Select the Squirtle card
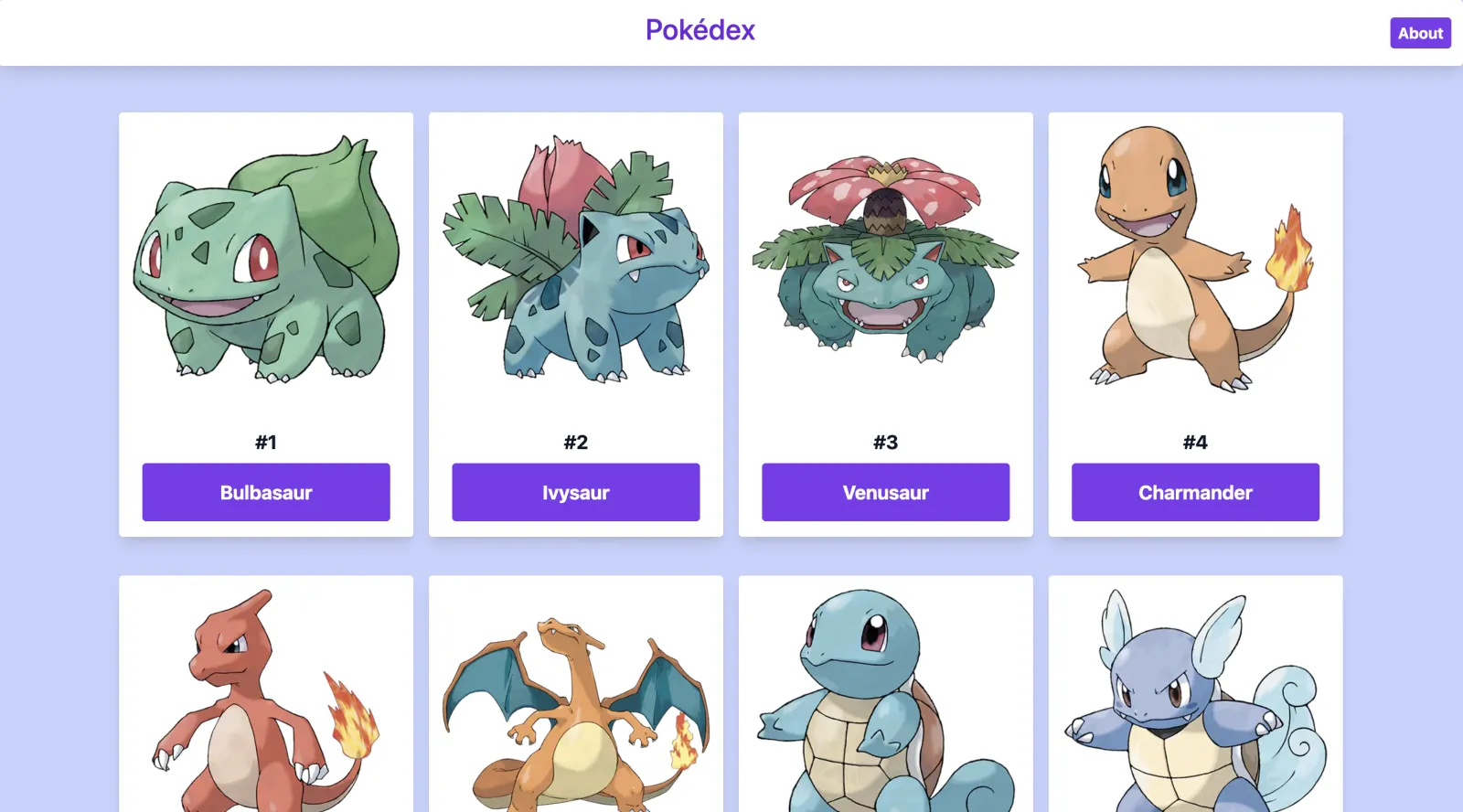The height and width of the screenshot is (812, 1463). [884, 695]
